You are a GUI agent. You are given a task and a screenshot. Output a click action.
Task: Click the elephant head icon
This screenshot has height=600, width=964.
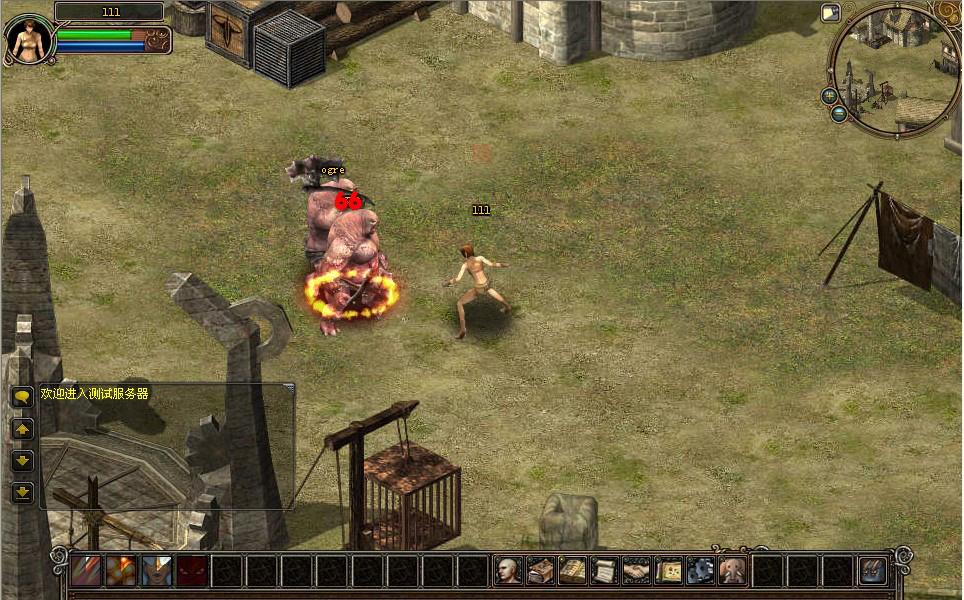732,571
